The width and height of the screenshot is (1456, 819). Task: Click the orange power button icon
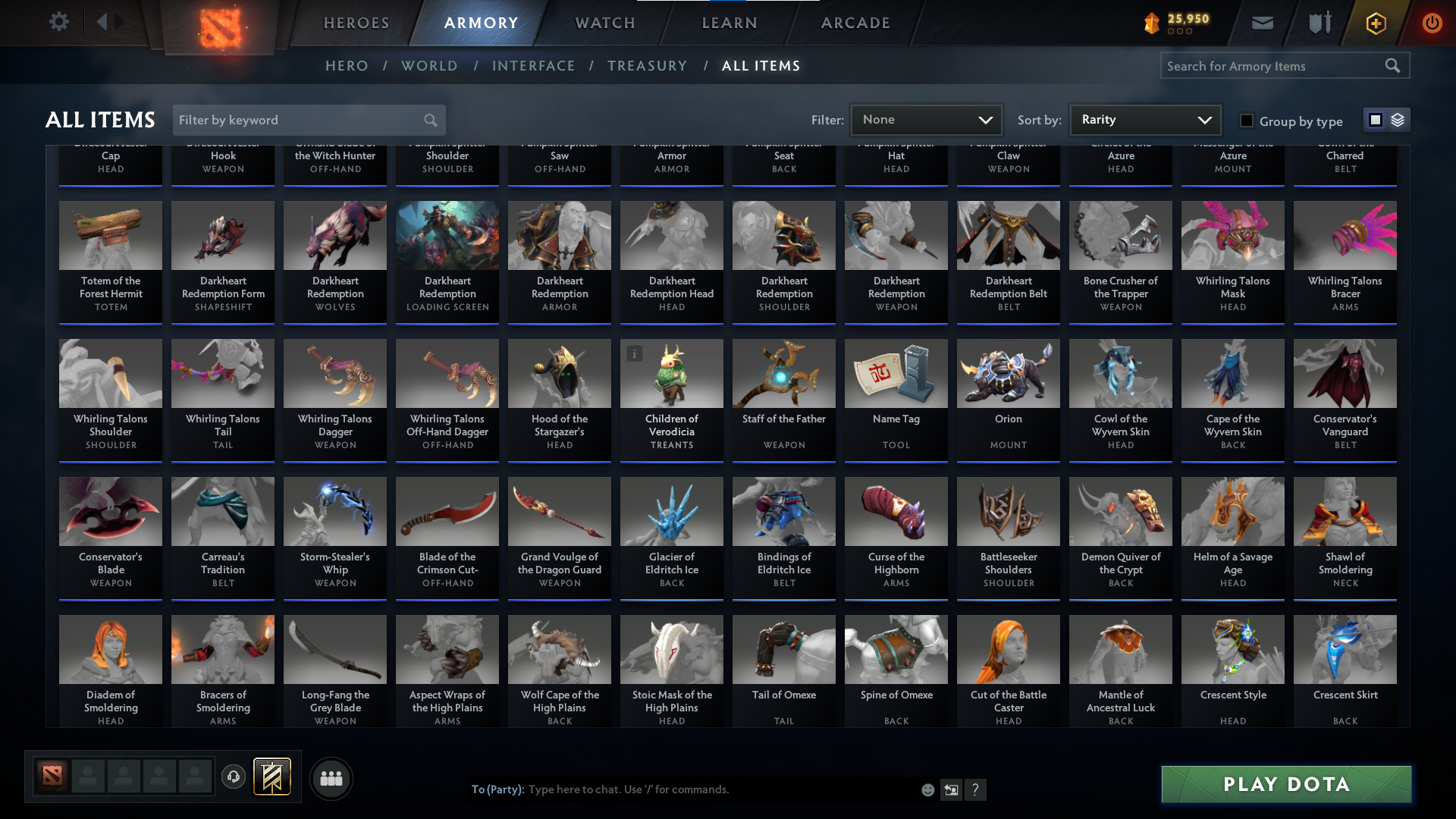(x=1432, y=22)
